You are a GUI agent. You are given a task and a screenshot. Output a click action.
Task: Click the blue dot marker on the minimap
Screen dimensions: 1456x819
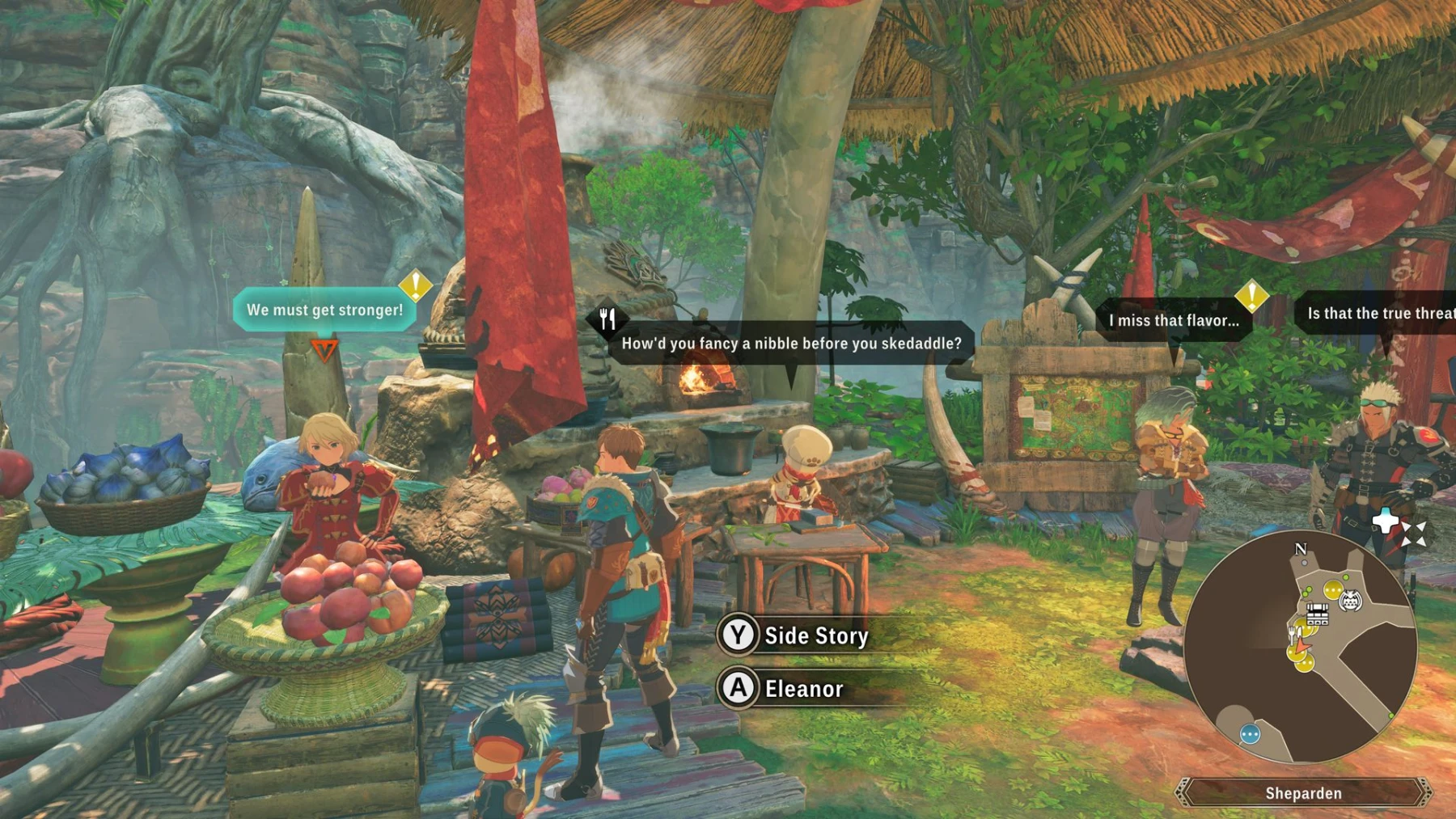pos(1250,734)
